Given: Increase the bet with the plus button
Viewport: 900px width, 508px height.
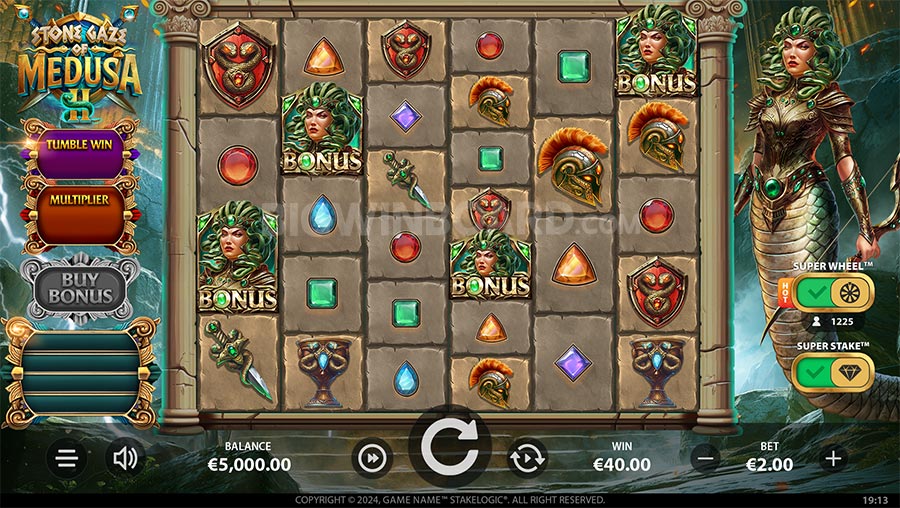Looking at the screenshot, I should click(833, 458).
